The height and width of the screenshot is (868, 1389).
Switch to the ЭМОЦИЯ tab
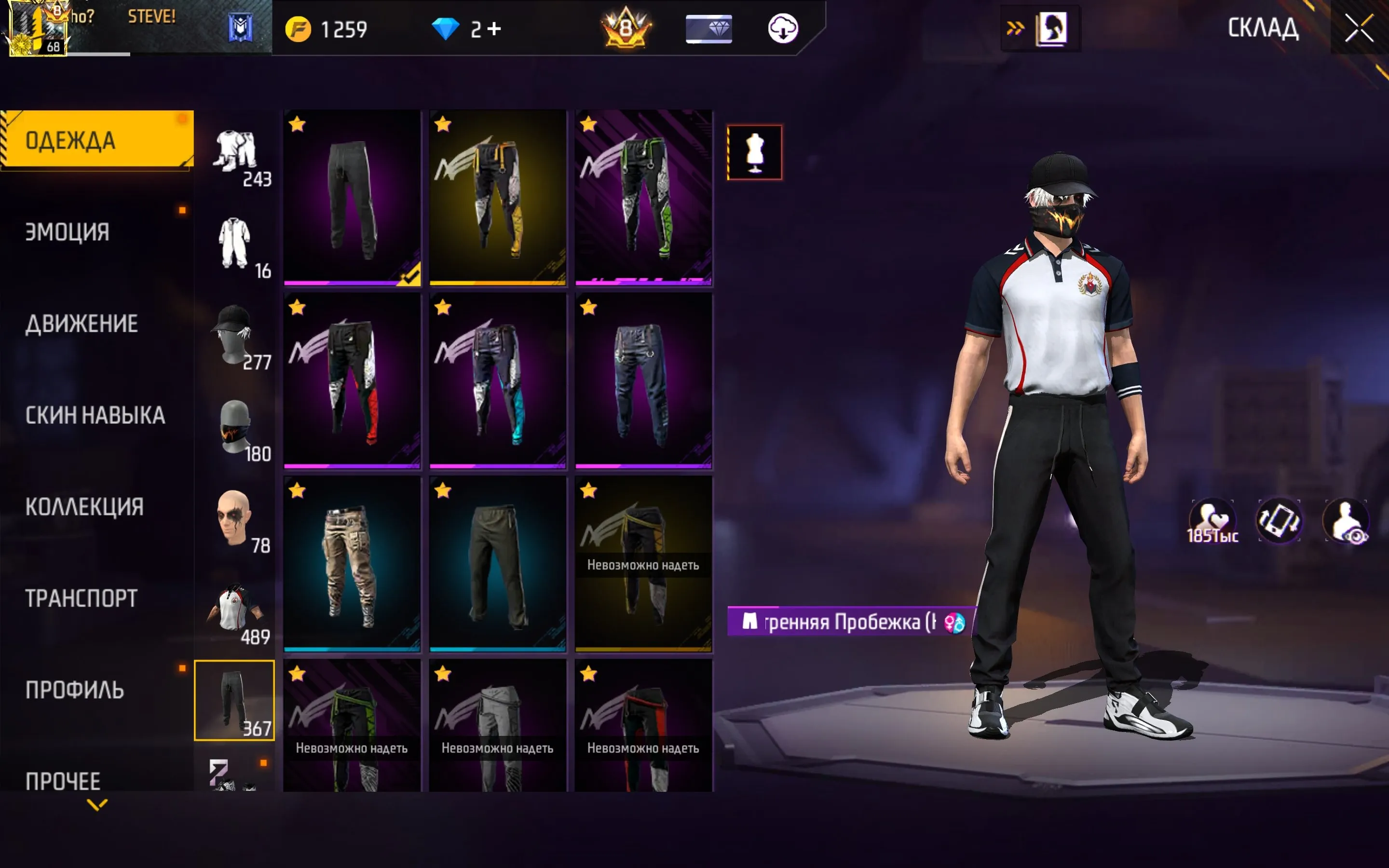(x=66, y=232)
